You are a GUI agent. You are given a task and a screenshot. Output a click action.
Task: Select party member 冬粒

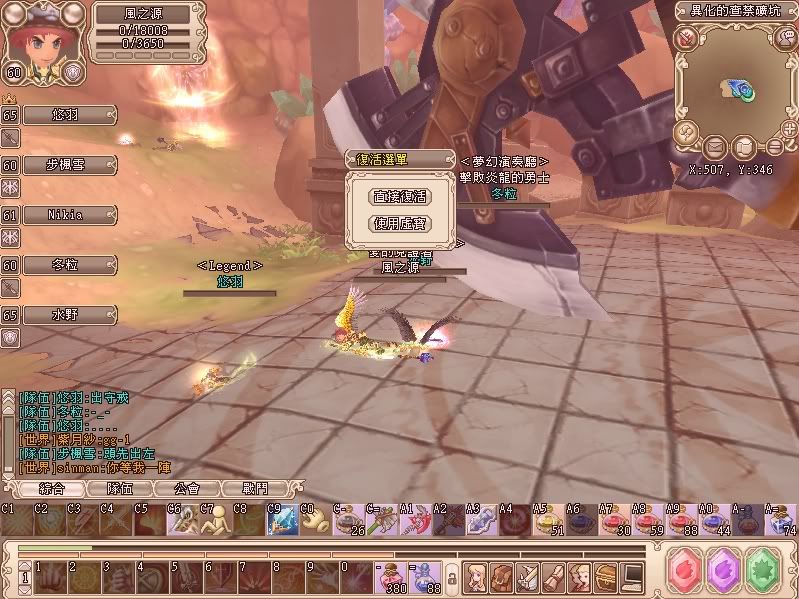tap(67, 265)
